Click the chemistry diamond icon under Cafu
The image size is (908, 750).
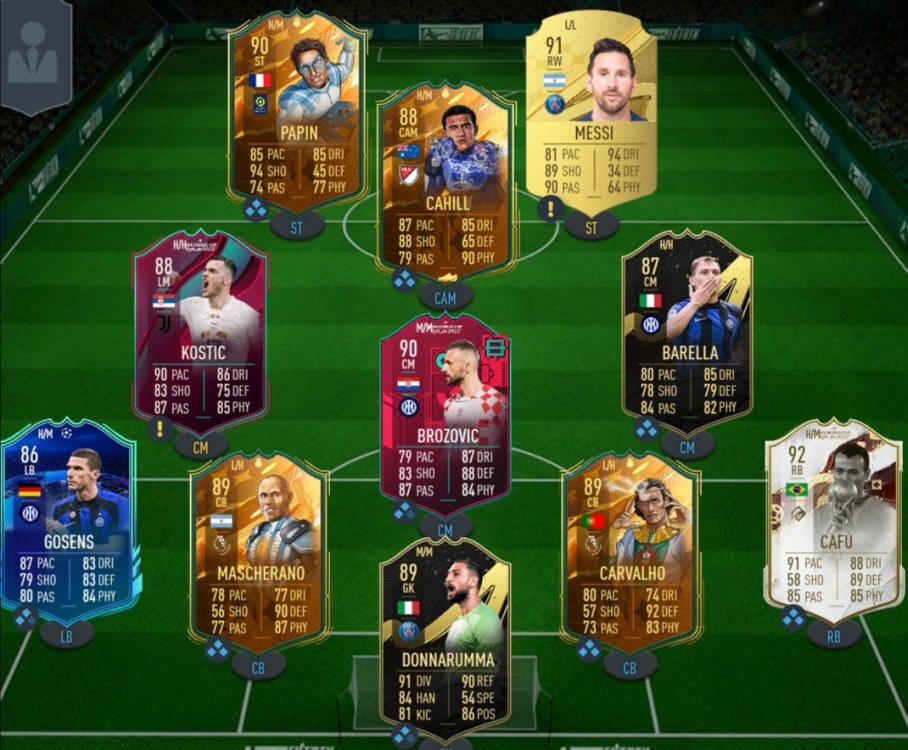[x=793, y=619]
